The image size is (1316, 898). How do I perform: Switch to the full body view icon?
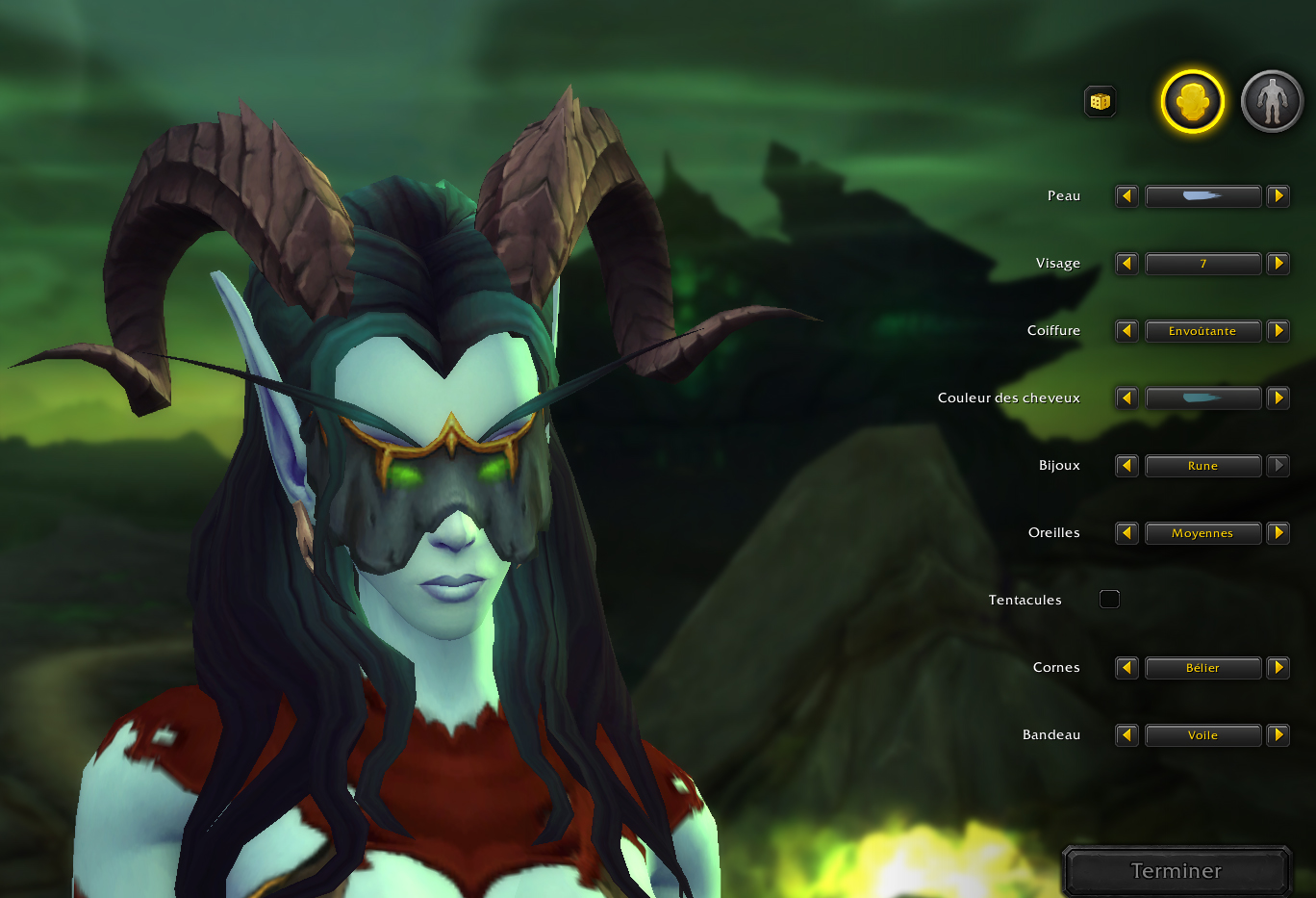[1272, 101]
